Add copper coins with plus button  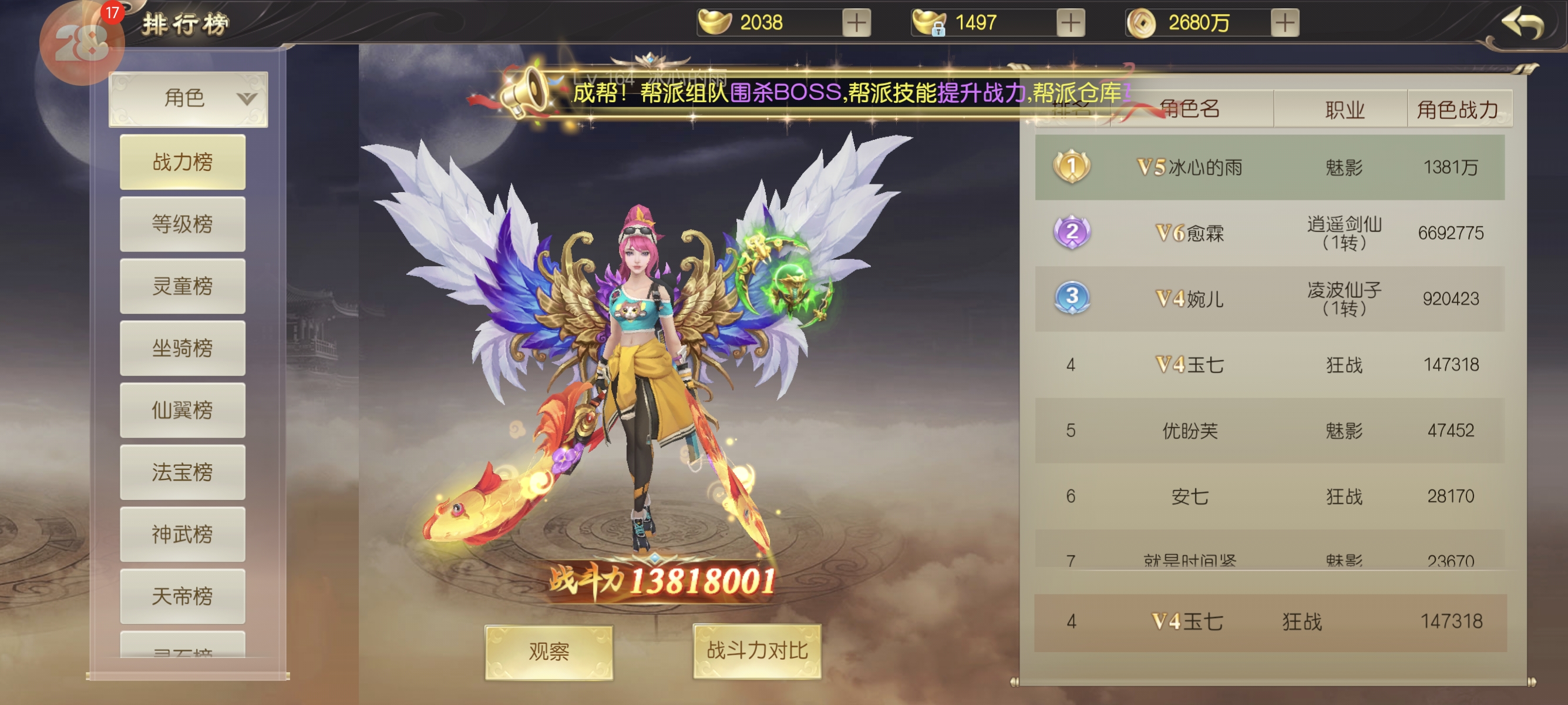point(1284,23)
